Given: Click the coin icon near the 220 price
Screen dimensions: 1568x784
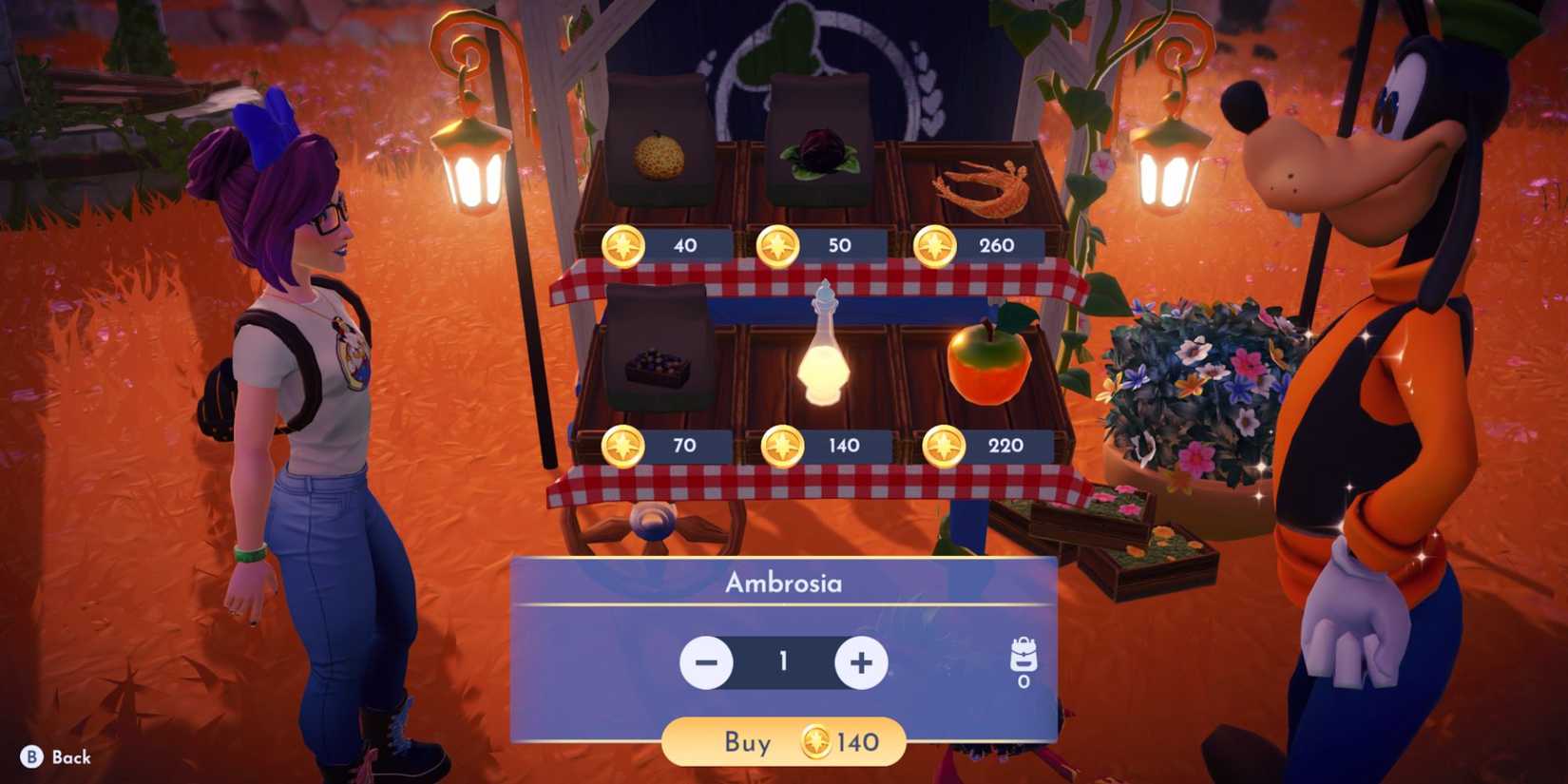Looking at the screenshot, I should point(943,445).
